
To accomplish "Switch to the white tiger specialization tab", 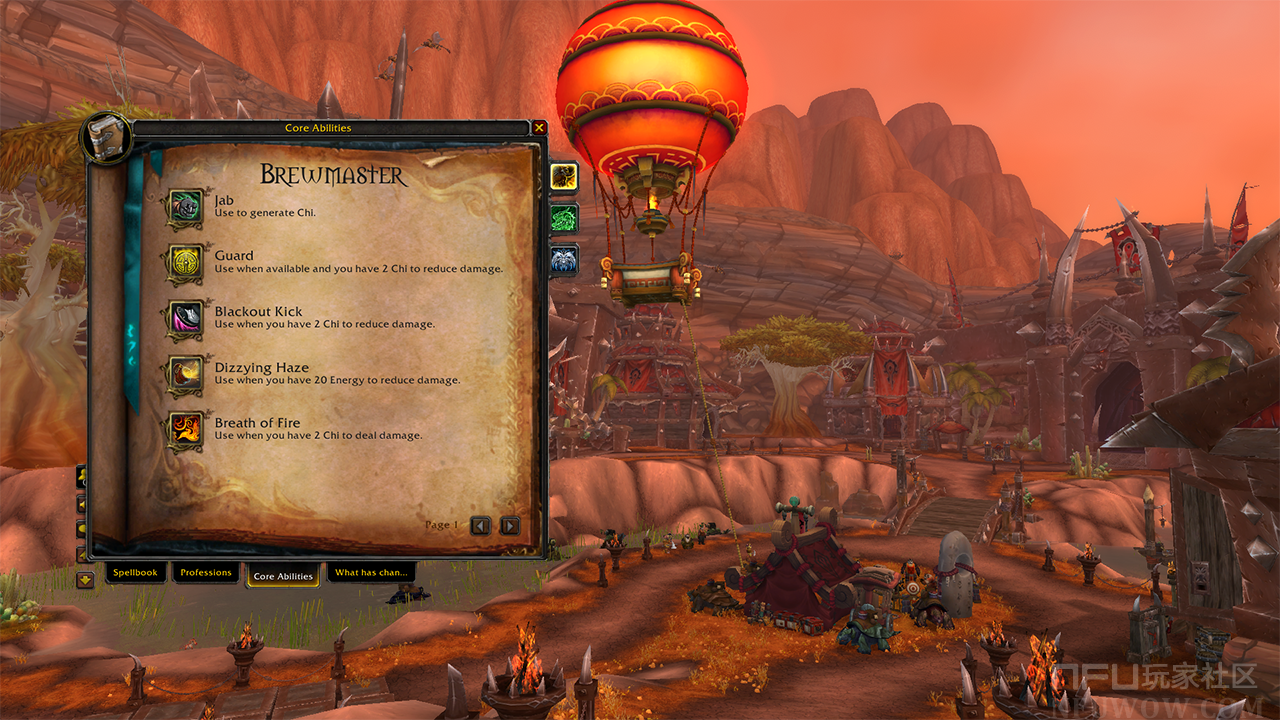I will [x=564, y=260].
